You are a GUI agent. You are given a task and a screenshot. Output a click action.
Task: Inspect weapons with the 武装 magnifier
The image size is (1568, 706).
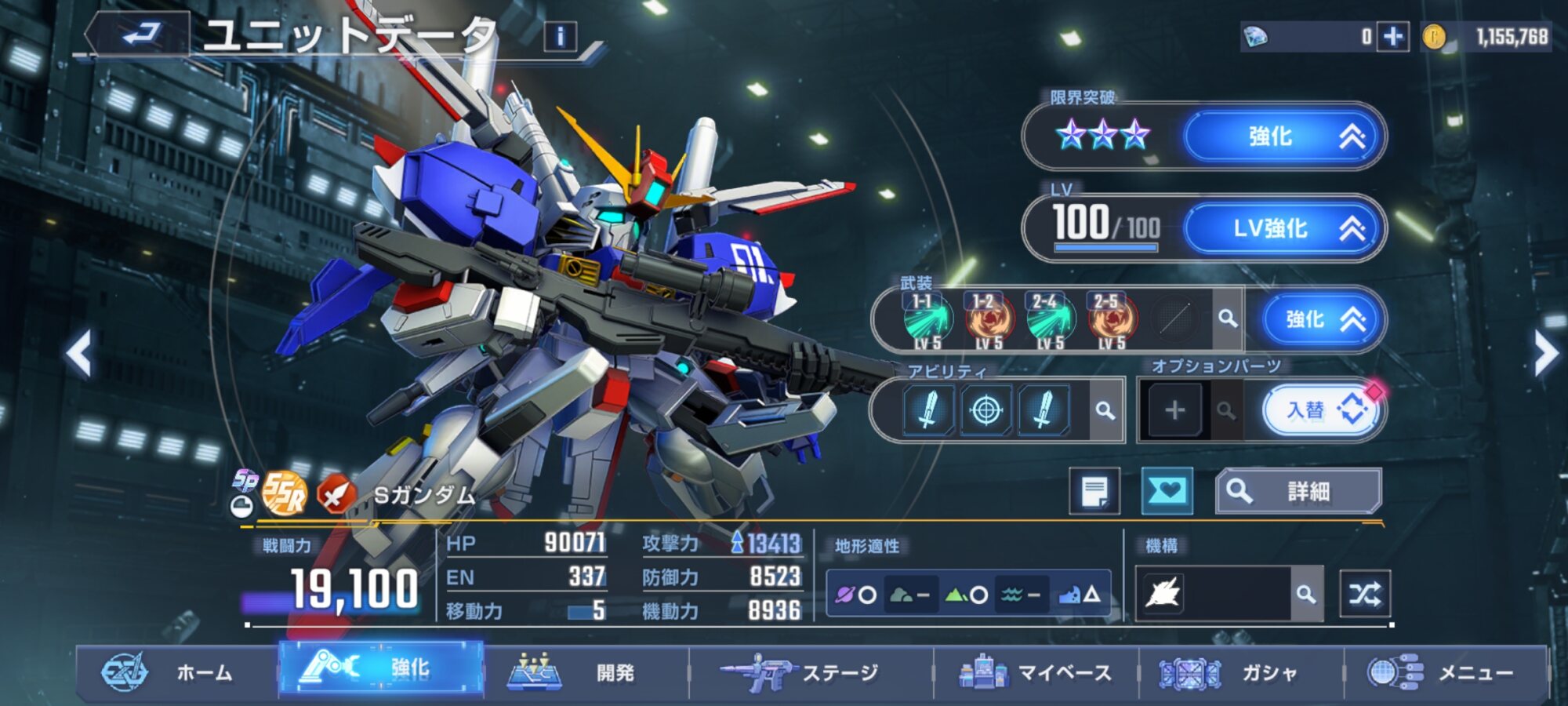coord(1228,318)
